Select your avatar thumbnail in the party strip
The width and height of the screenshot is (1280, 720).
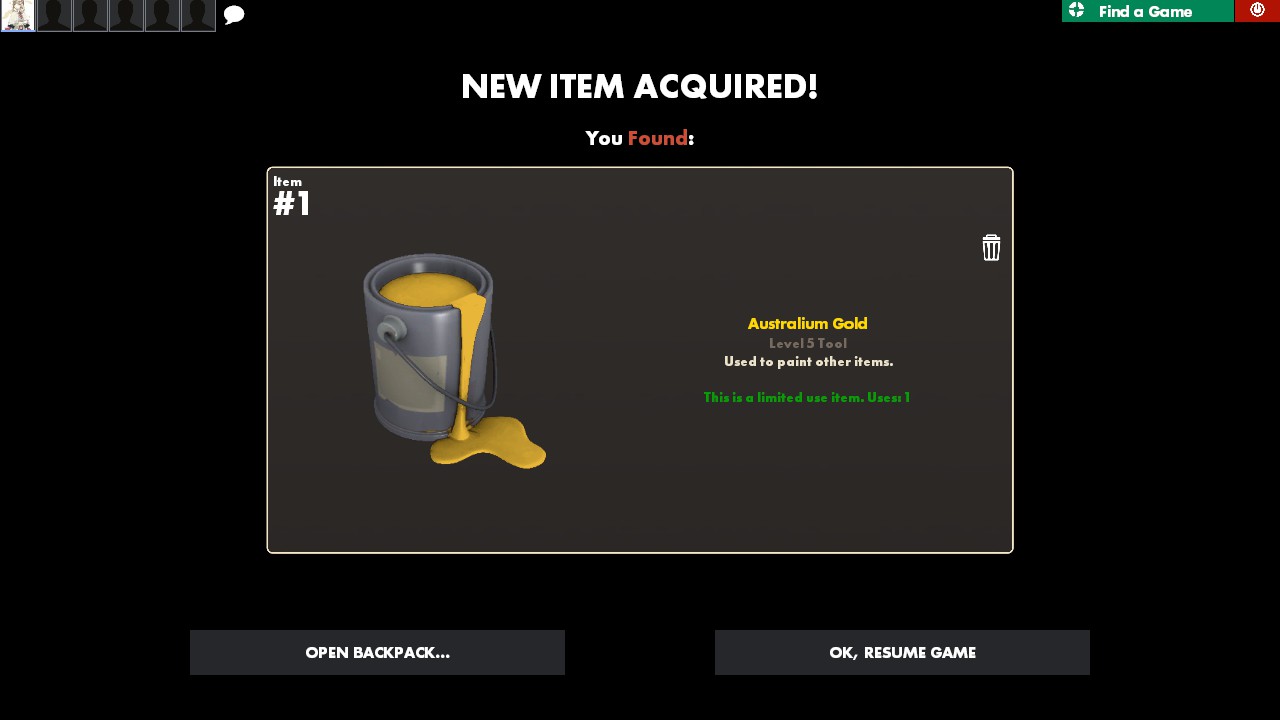click(18, 15)
